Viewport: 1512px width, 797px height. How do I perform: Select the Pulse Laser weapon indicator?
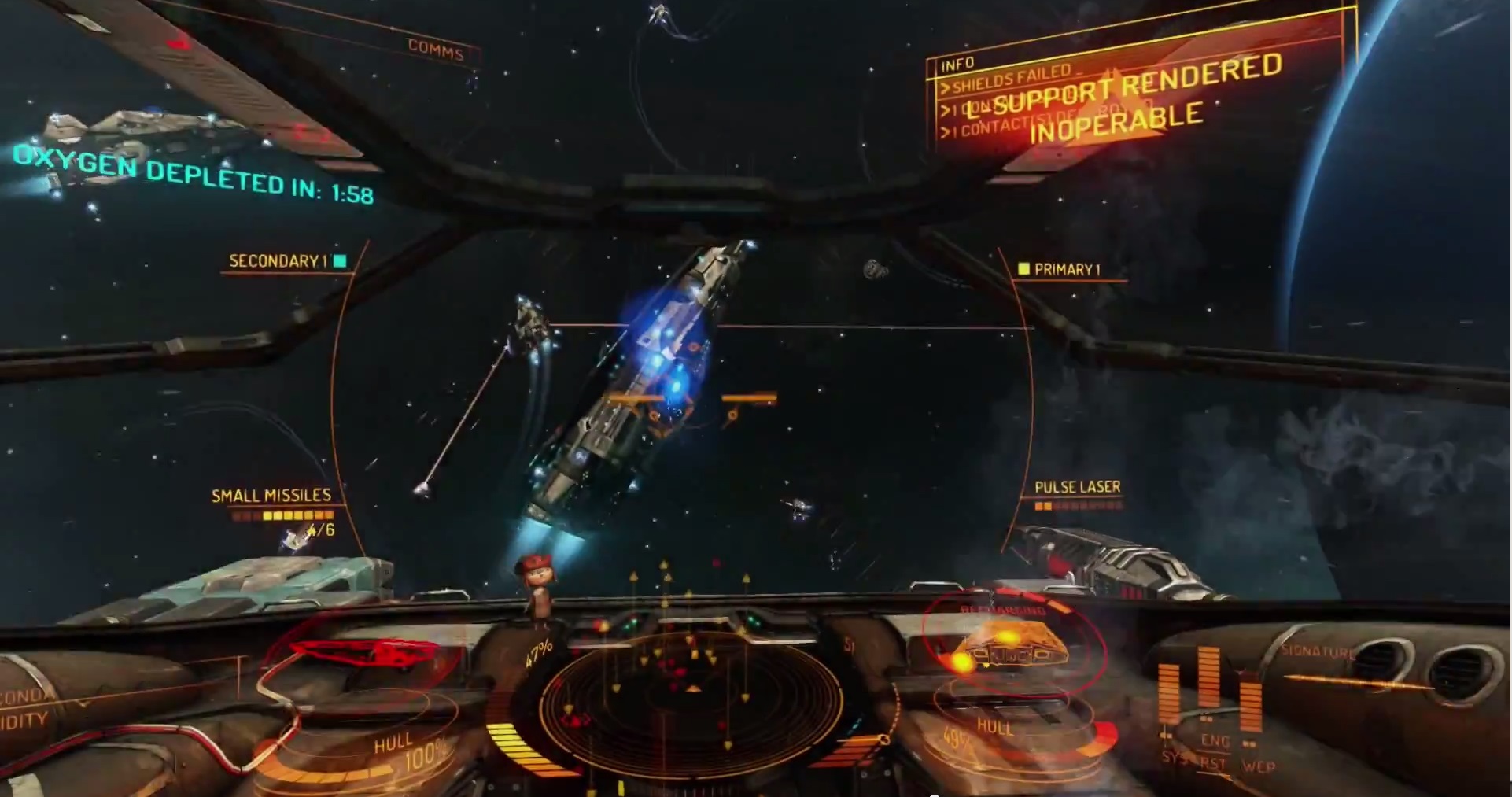(1077, 487)
